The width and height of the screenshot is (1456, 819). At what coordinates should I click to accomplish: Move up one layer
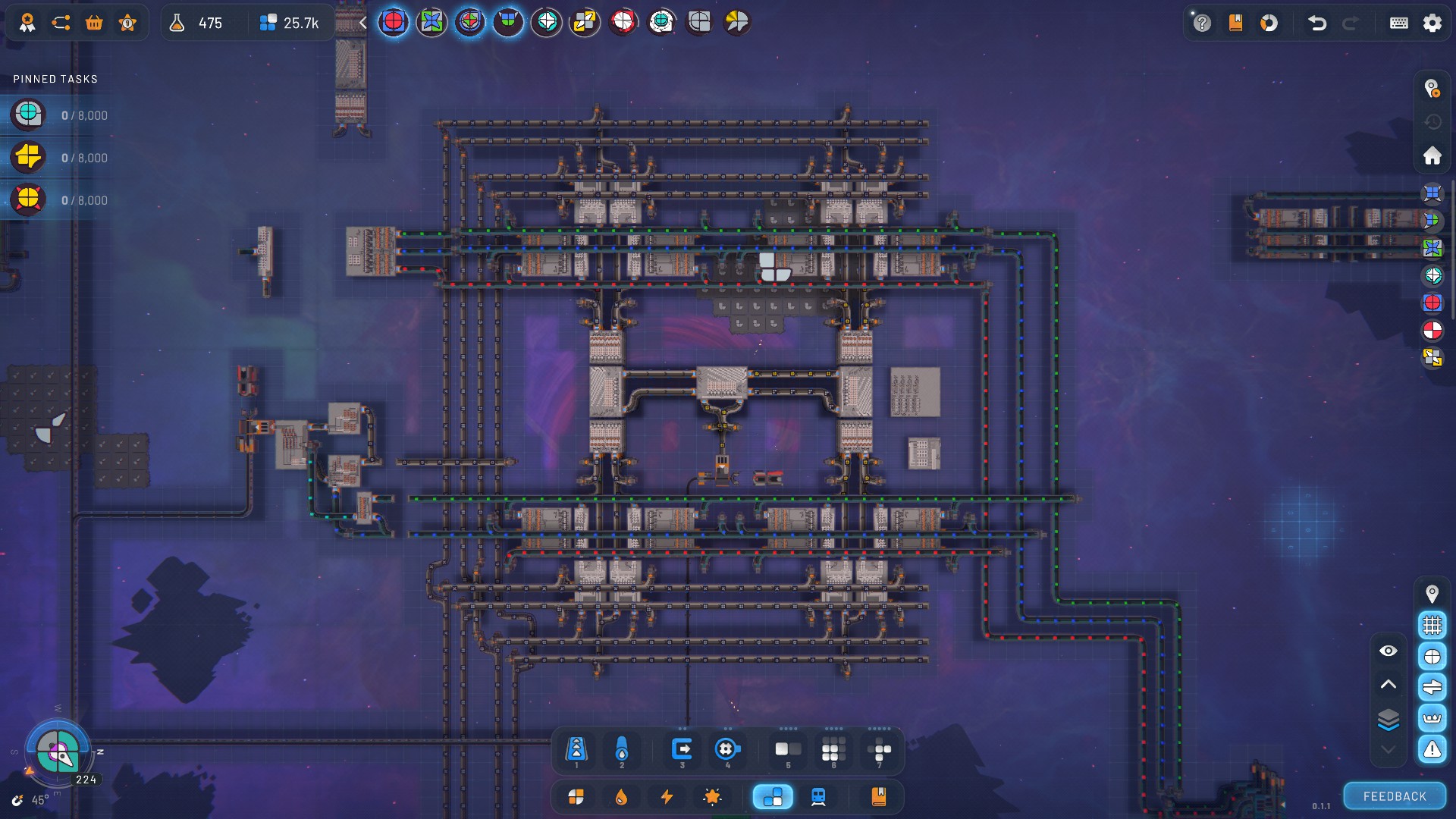1388,684
